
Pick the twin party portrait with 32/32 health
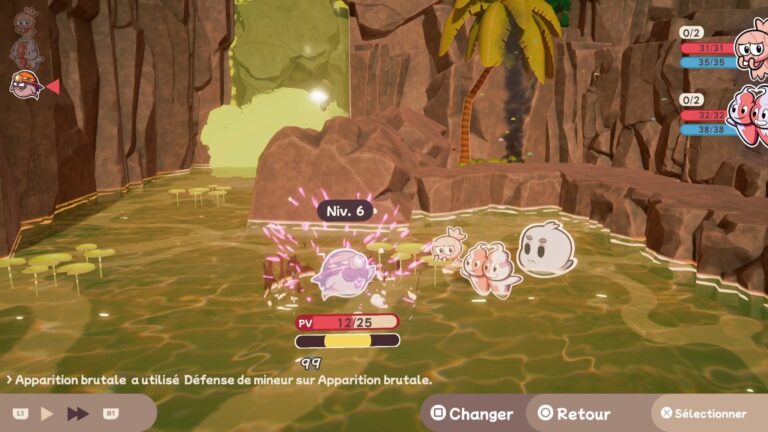pos(748,113)
